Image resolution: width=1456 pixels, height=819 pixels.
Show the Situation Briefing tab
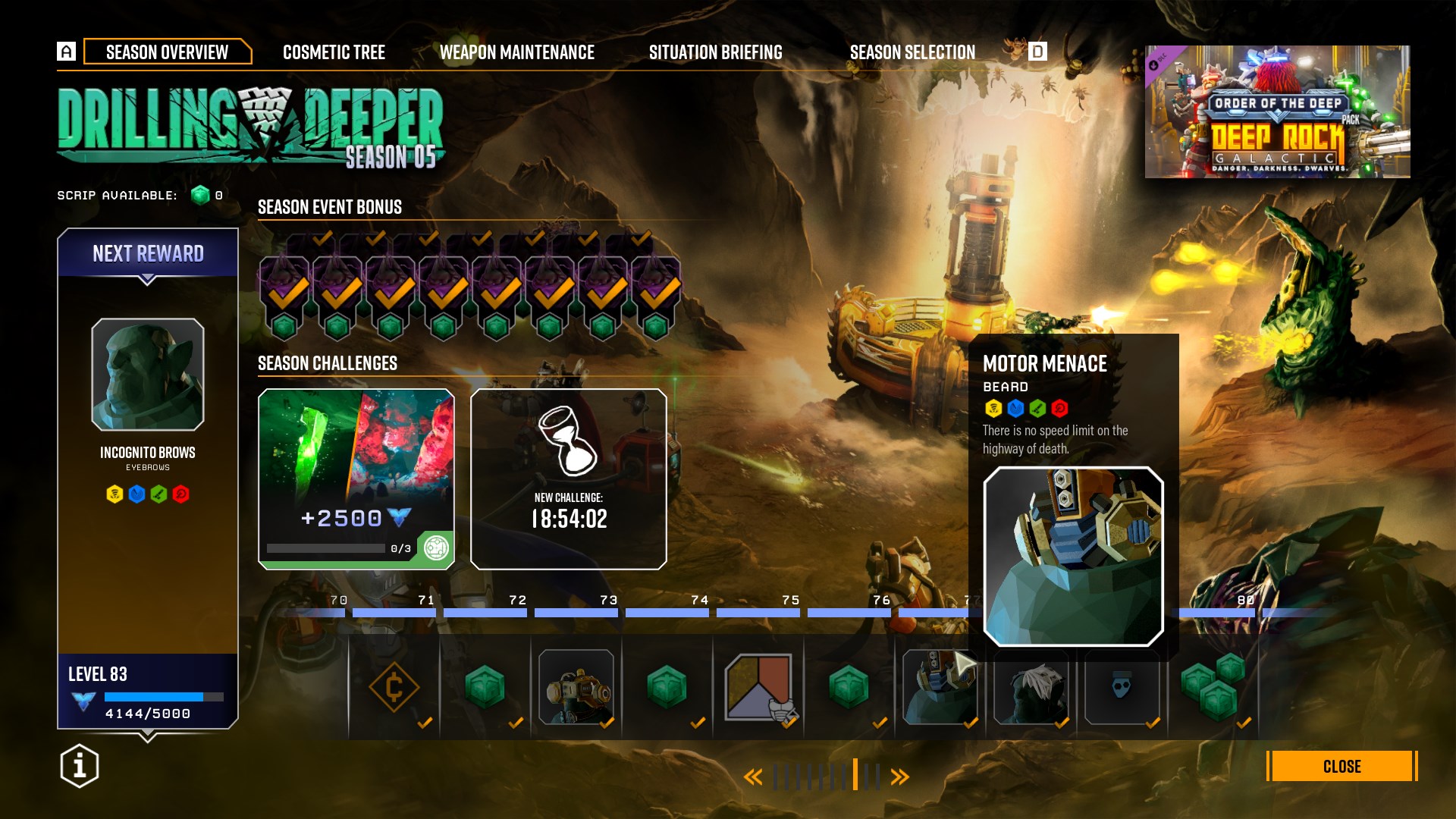pos(715,52)
